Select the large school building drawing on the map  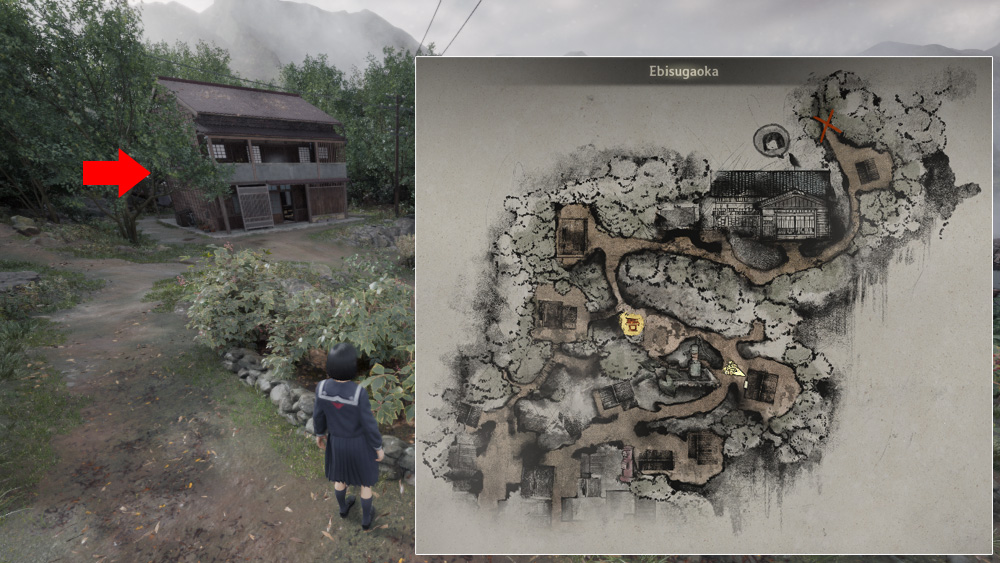pyautogui.click(x=768, y=205)
